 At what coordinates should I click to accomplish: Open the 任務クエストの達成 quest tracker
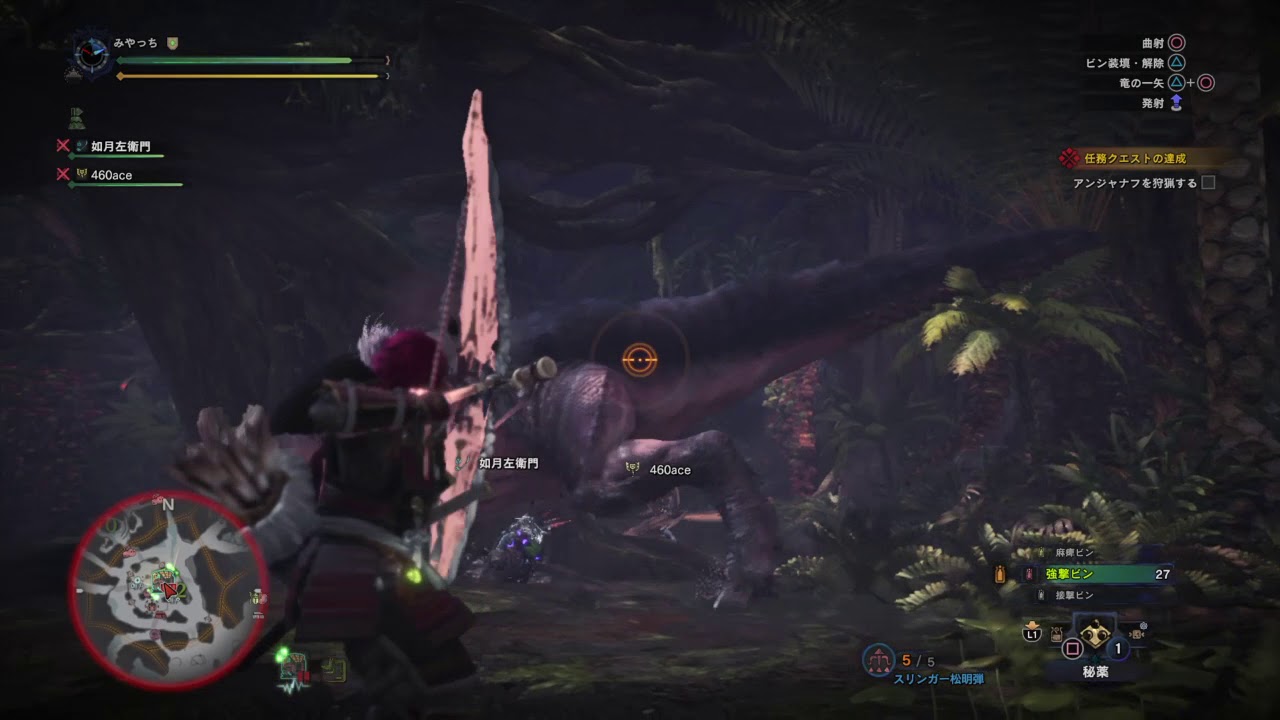click(x=1135, y=158)
